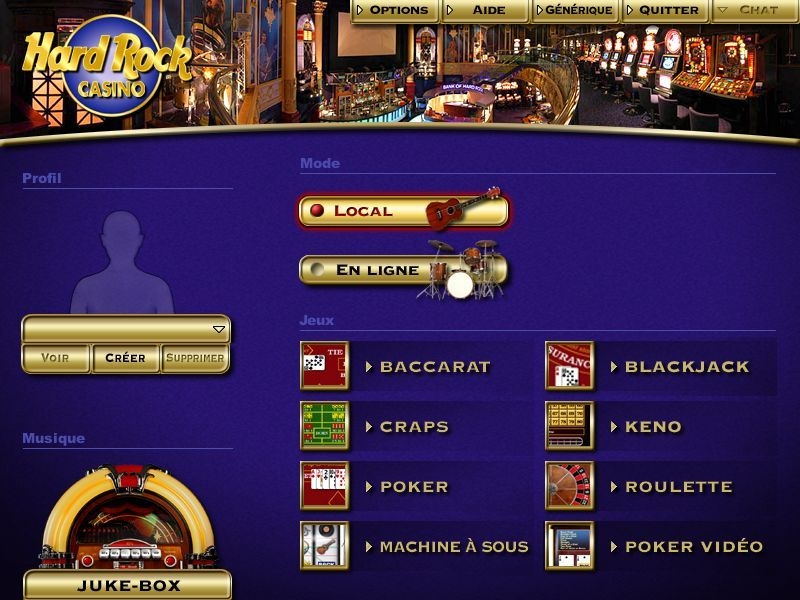Quit the game with Quitter
The image size is (800, 600).
tap(667, 10)
